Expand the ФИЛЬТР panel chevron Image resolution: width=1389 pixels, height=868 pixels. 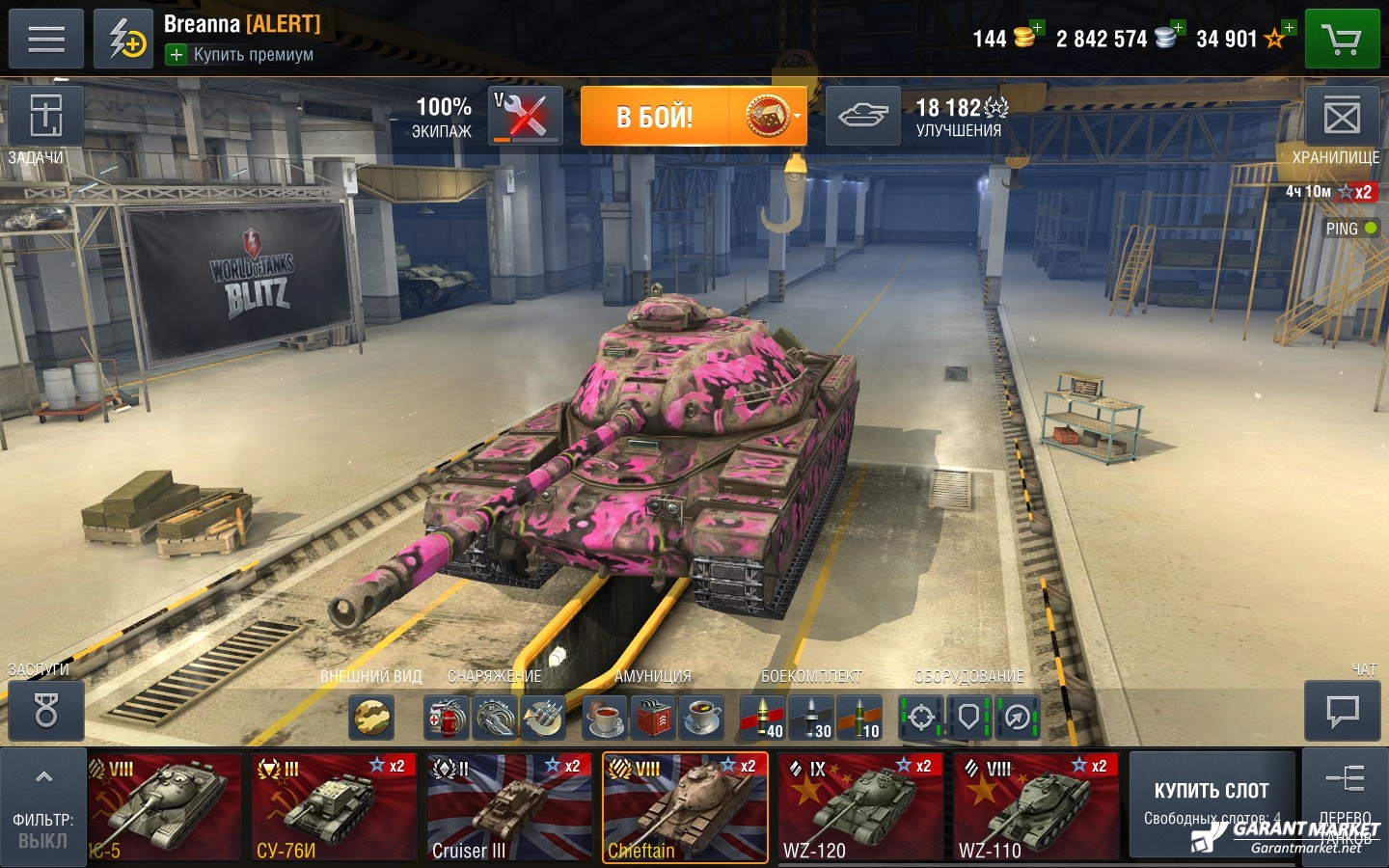[42, 776]
